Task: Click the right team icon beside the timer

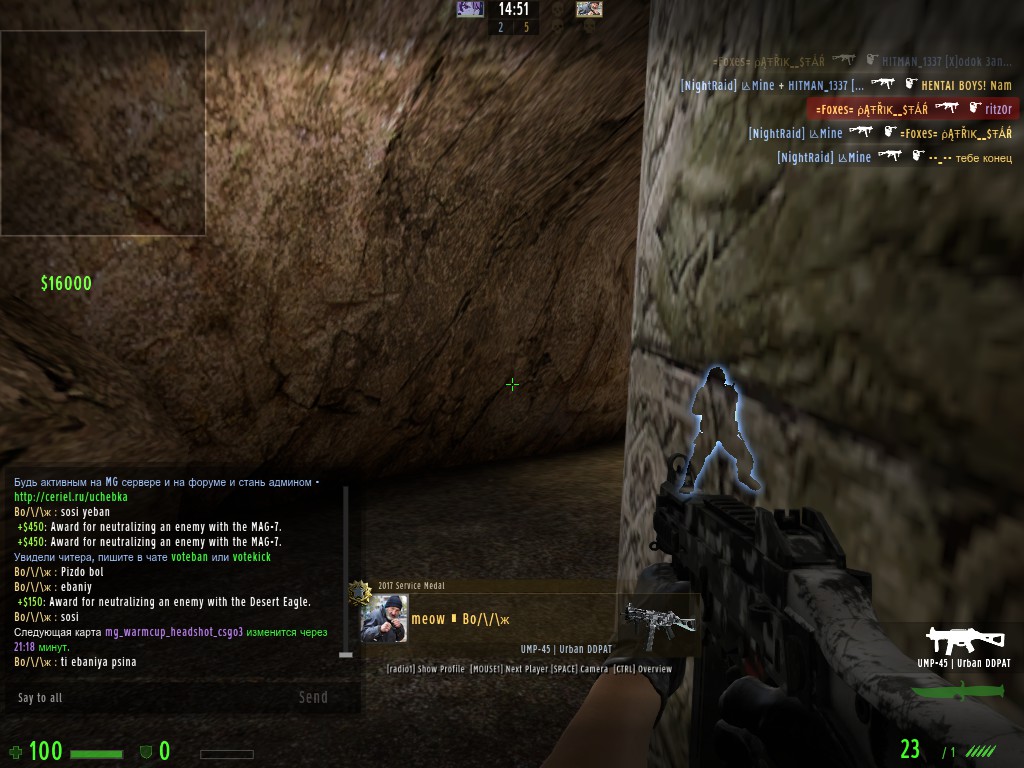Action: (589, 9)
